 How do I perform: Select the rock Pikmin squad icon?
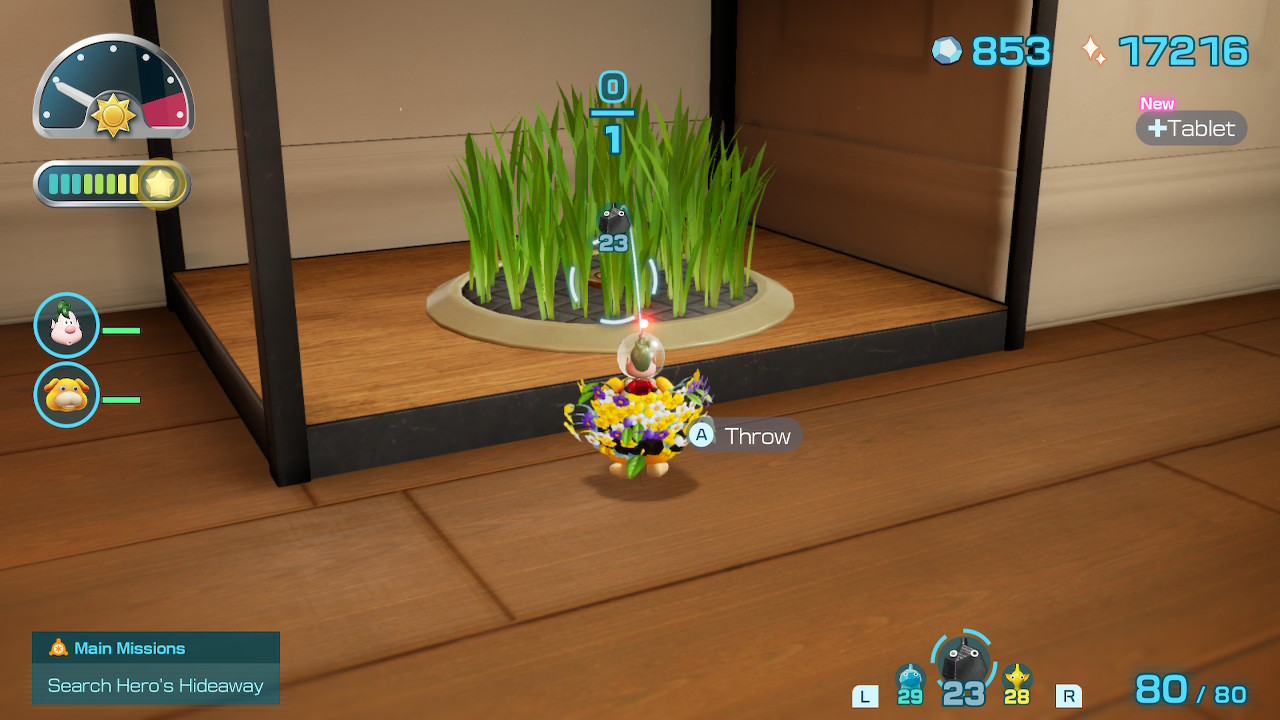(x=964, y=662)
